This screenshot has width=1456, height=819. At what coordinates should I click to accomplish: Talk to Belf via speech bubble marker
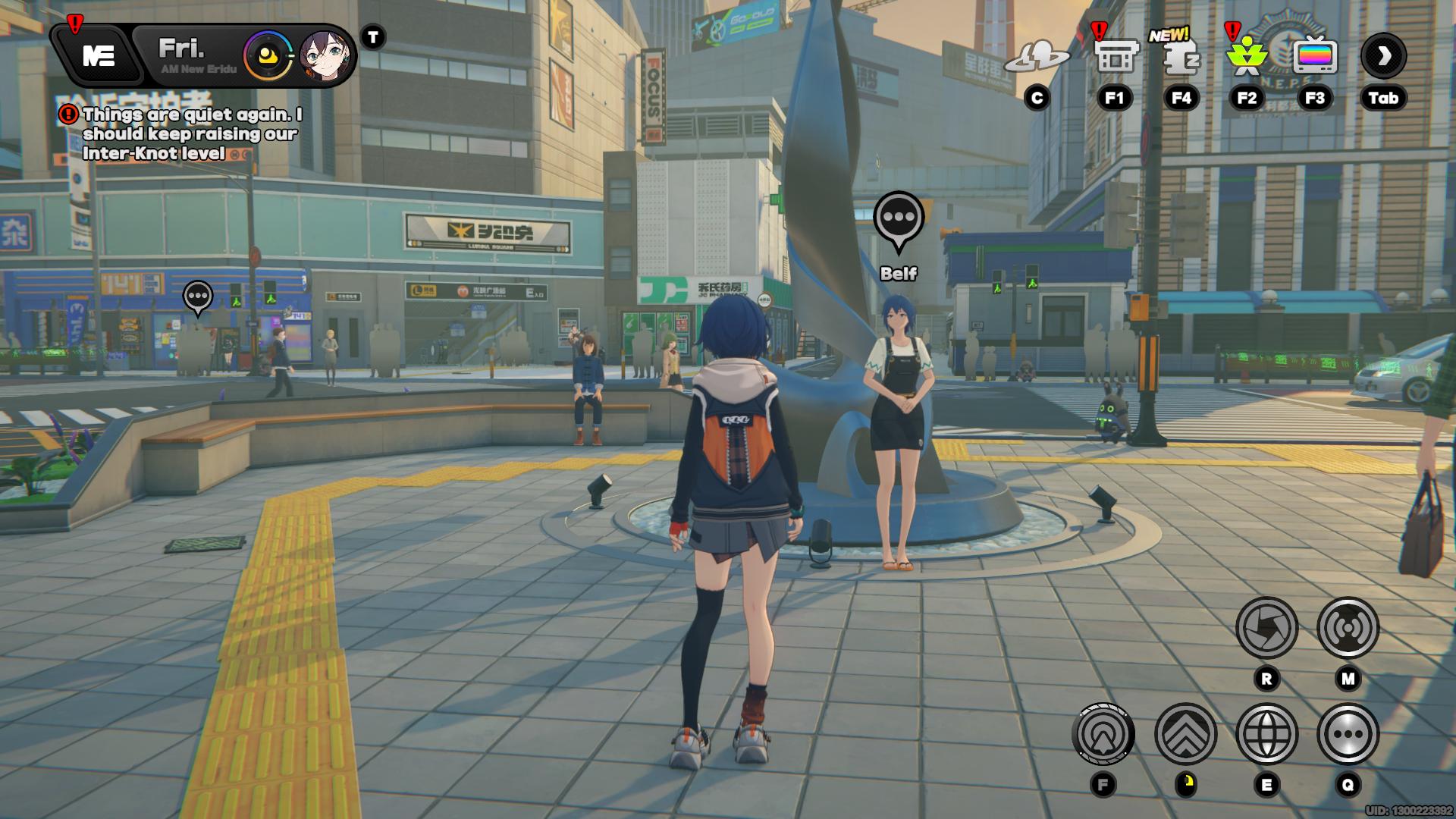click(899, 218)
